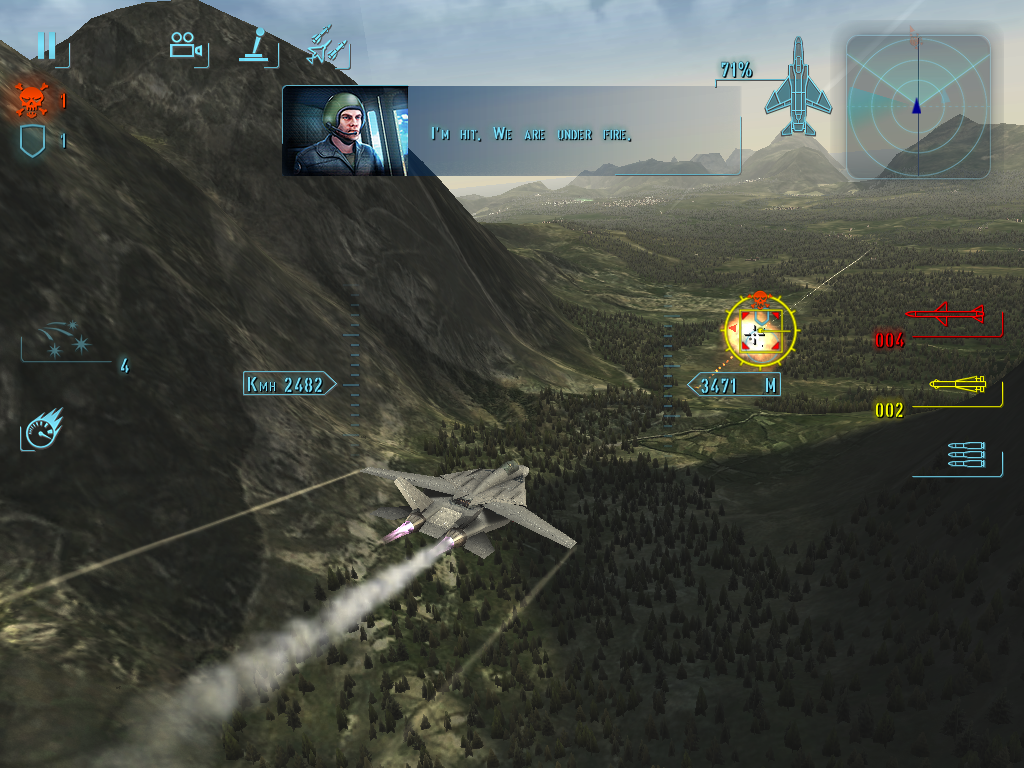This screenshot has width=1024, height=768.
Task: Tap the pilot portrait in radio message
Action: click(x=345, y=131)
